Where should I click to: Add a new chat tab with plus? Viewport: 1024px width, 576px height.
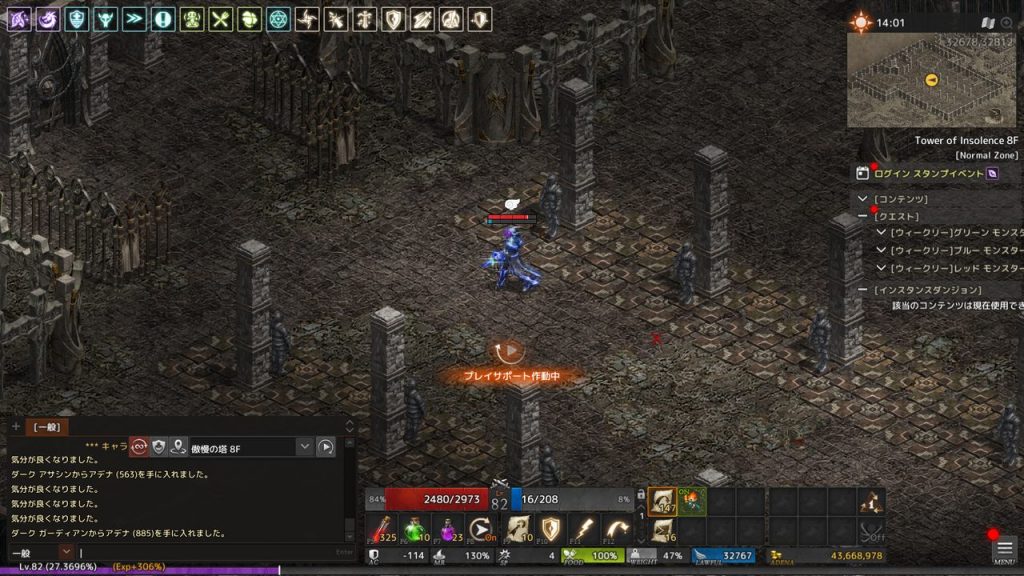(x=15, y=427)
